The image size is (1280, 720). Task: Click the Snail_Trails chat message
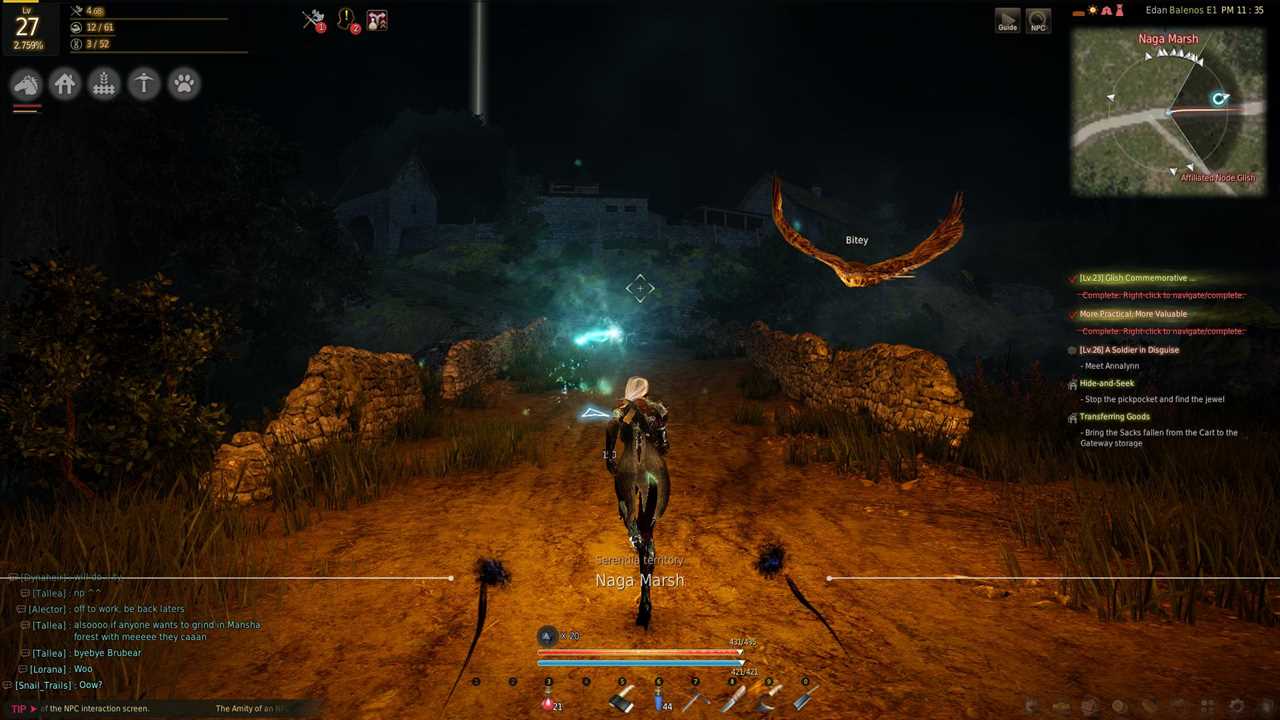tap(58, 685)
